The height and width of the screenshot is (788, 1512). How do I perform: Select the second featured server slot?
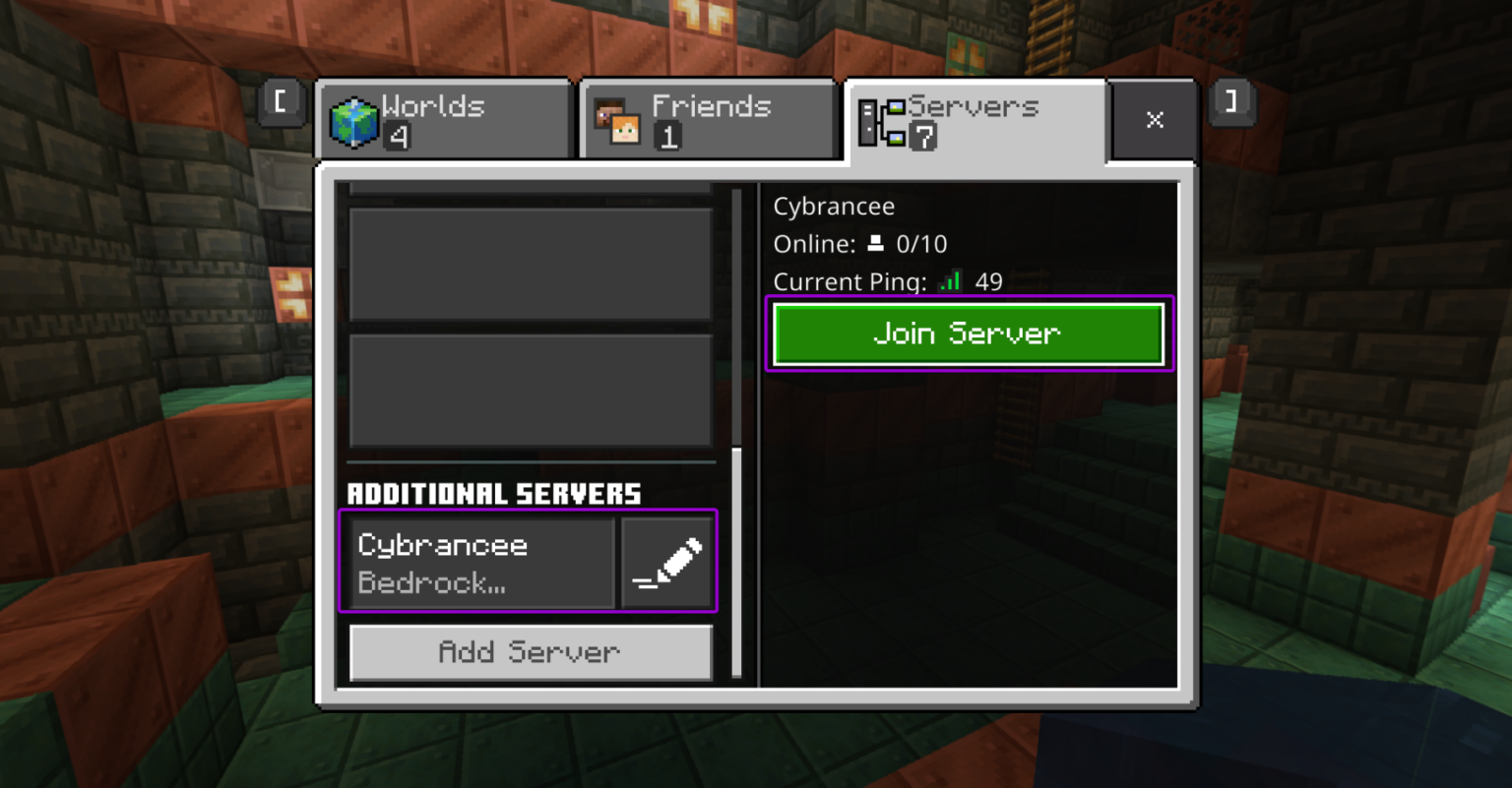point(530,391)
